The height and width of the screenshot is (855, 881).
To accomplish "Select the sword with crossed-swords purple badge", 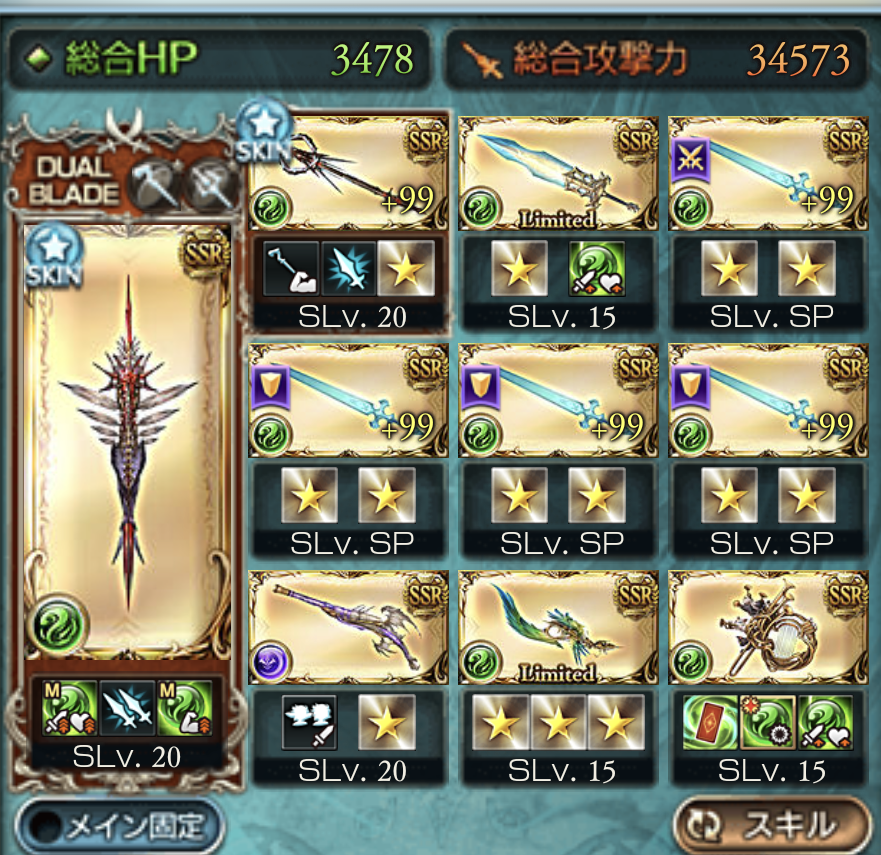I will [x=768, y=172].
